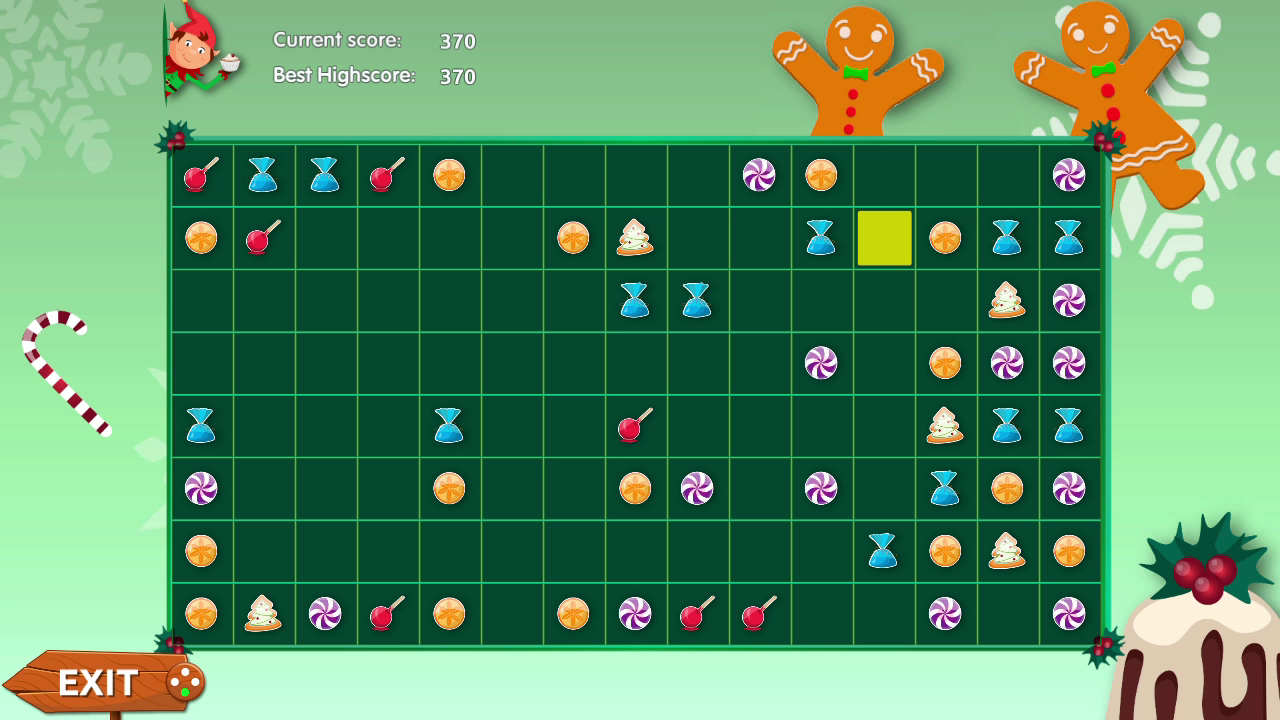The width and height of the screenshot is (1280, 720).
Task: Select the purple swirl candy bottom-right corner
Action: click(x=1069, y=613)
